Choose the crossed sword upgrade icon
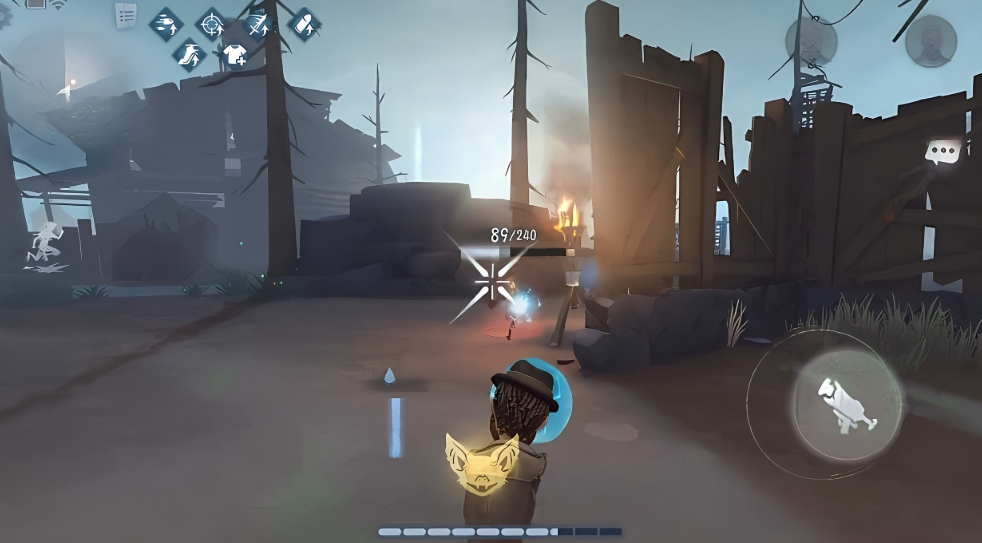 258,23
